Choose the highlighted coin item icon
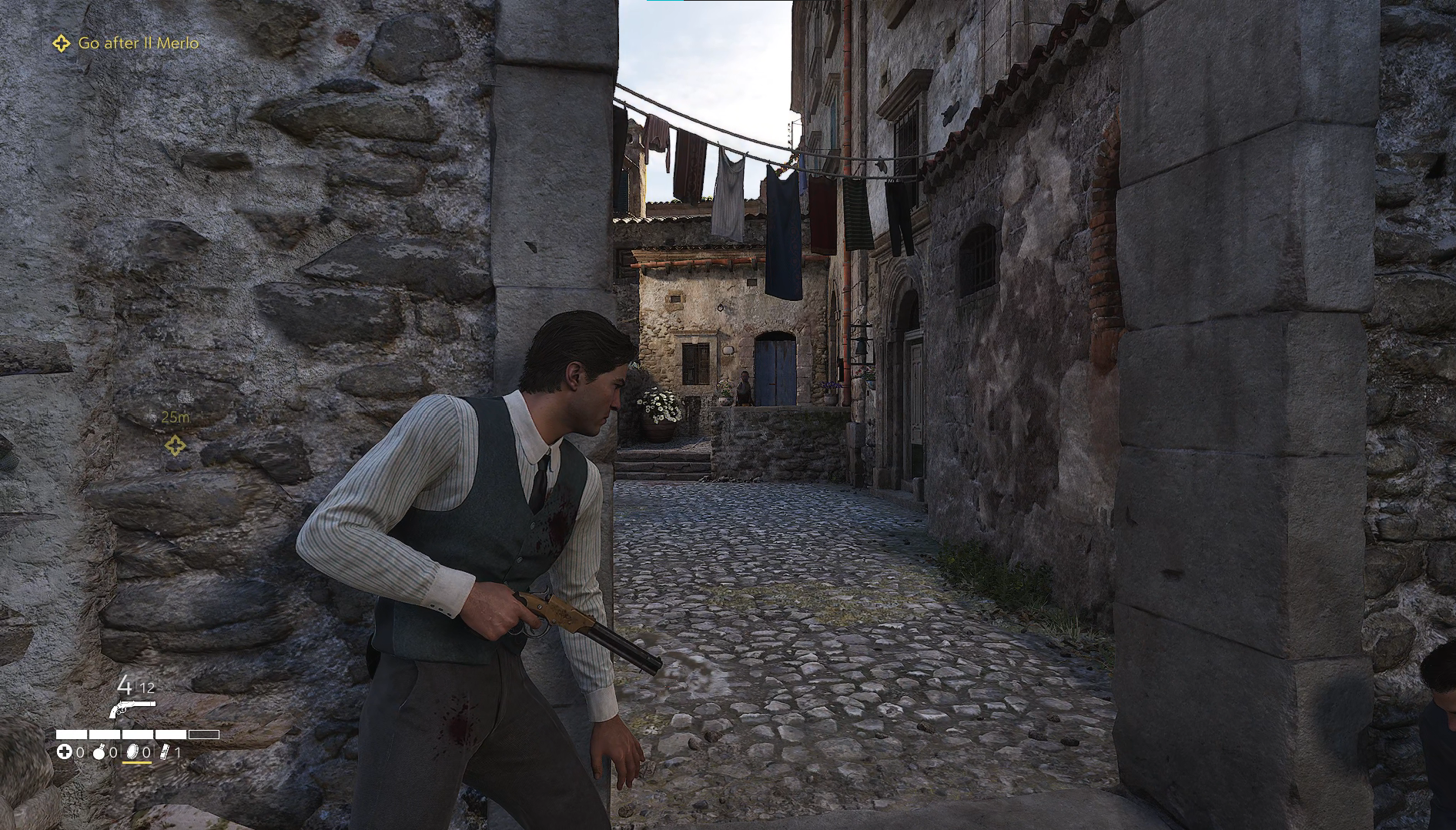 click(x=131, y=752)
